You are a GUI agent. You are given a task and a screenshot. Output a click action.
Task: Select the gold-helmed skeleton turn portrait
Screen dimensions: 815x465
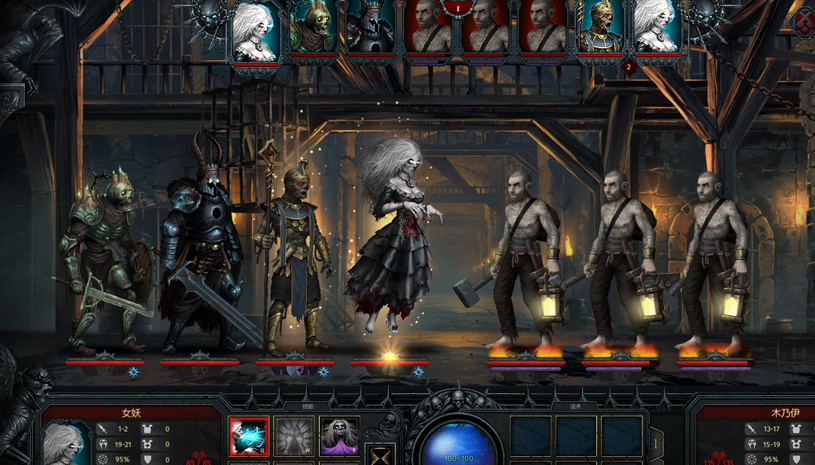[x=601, y=27]
